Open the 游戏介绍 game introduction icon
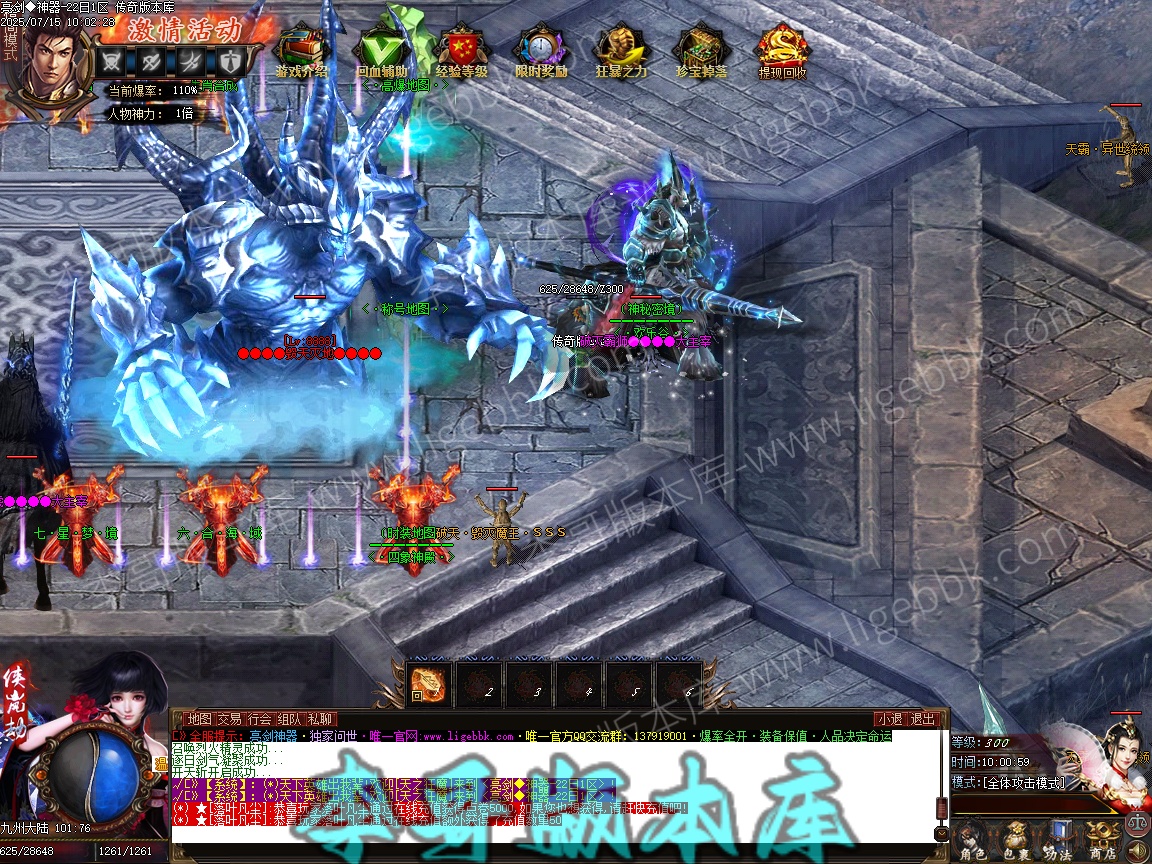Viewport: 1152px width, 864px height. 301,50
